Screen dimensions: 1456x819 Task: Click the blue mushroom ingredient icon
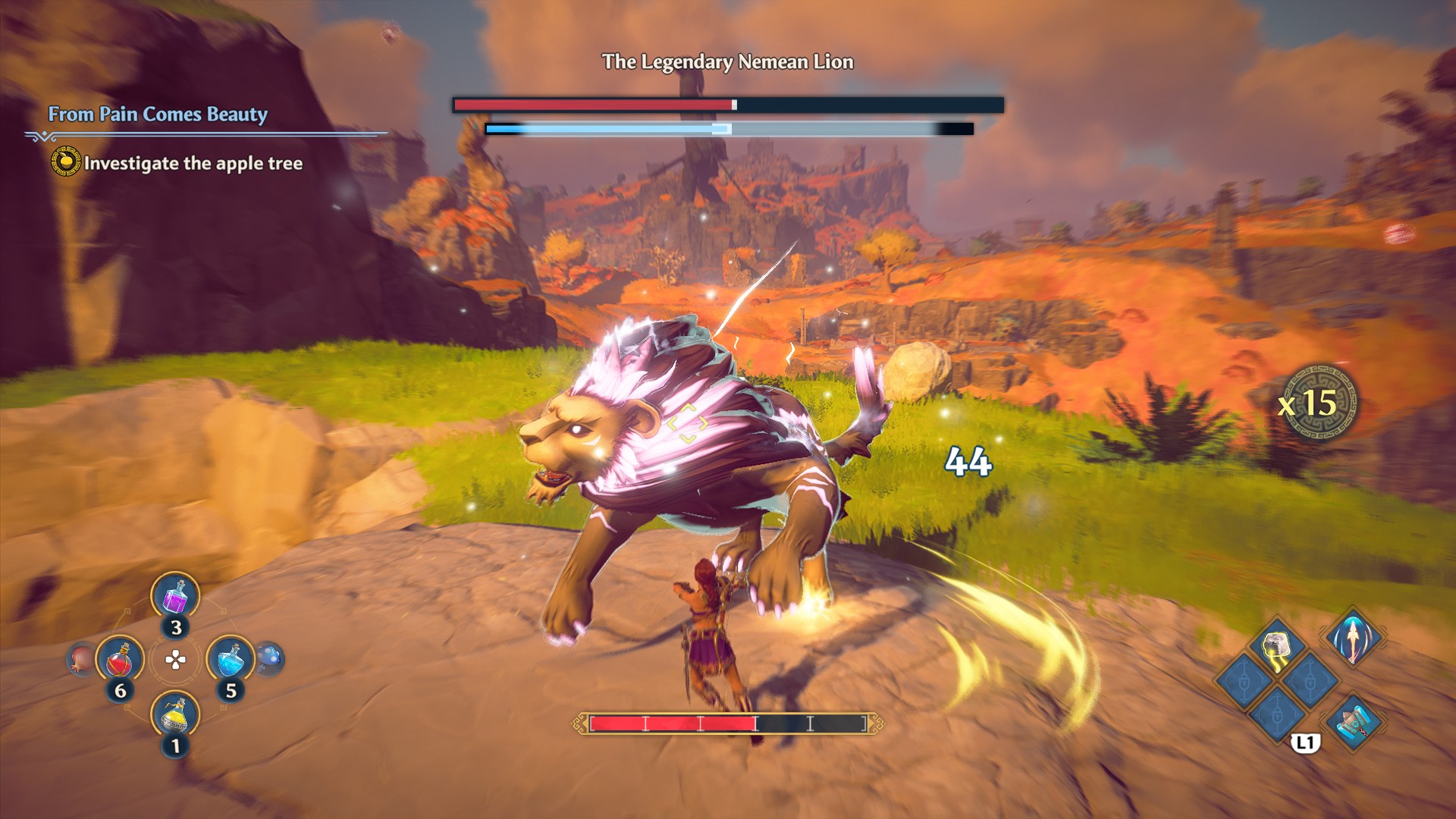tap(269, 658)
